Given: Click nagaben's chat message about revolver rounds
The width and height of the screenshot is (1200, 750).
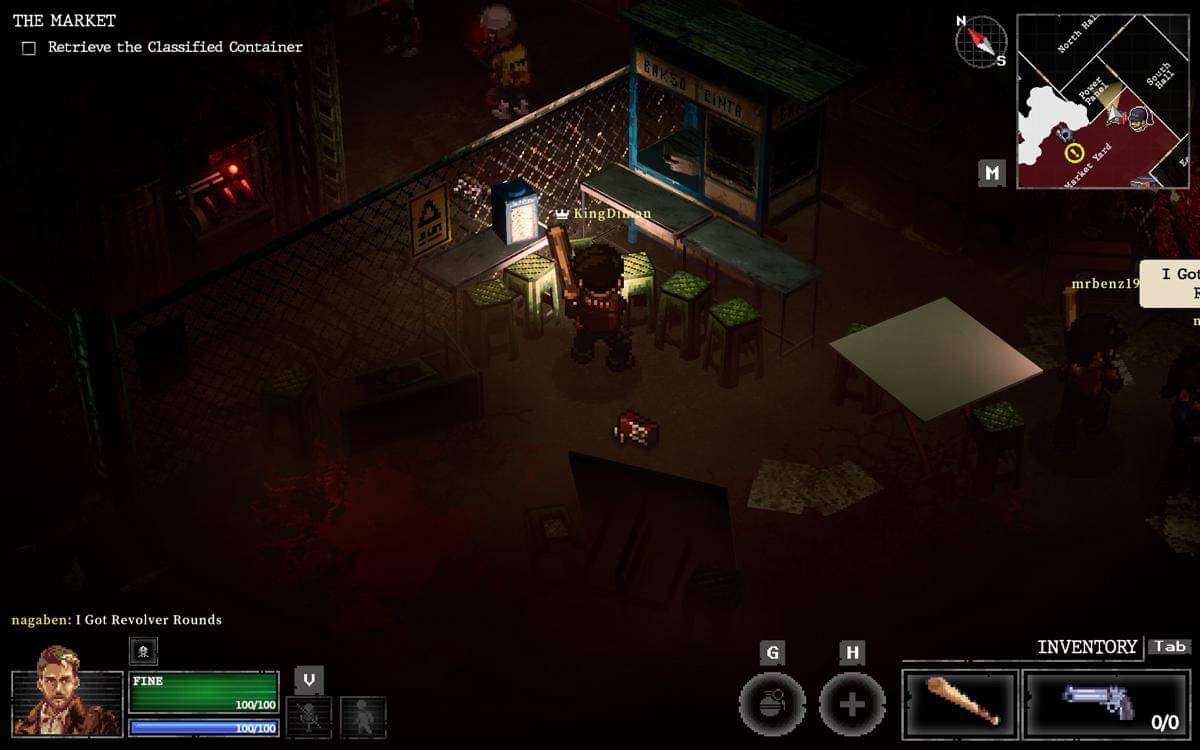Looking at the screenshot, I should click(x=117, y=620).
